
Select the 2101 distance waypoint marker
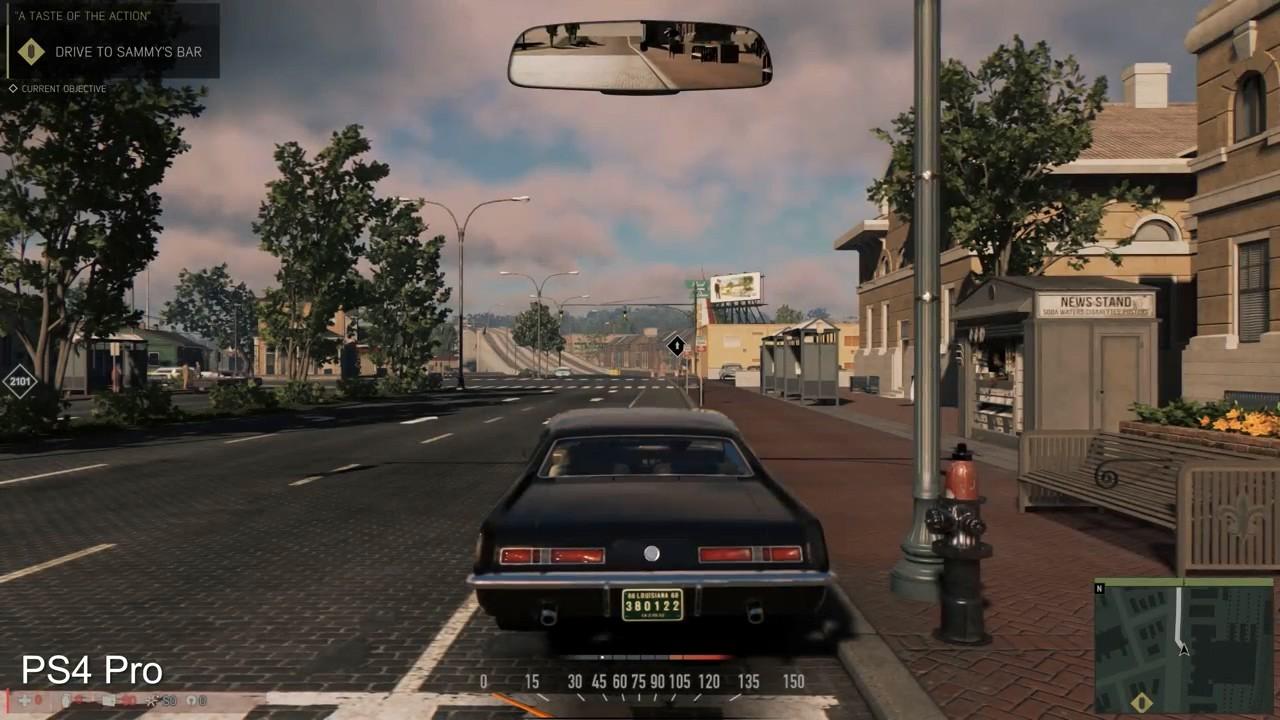tap(19, 381)
